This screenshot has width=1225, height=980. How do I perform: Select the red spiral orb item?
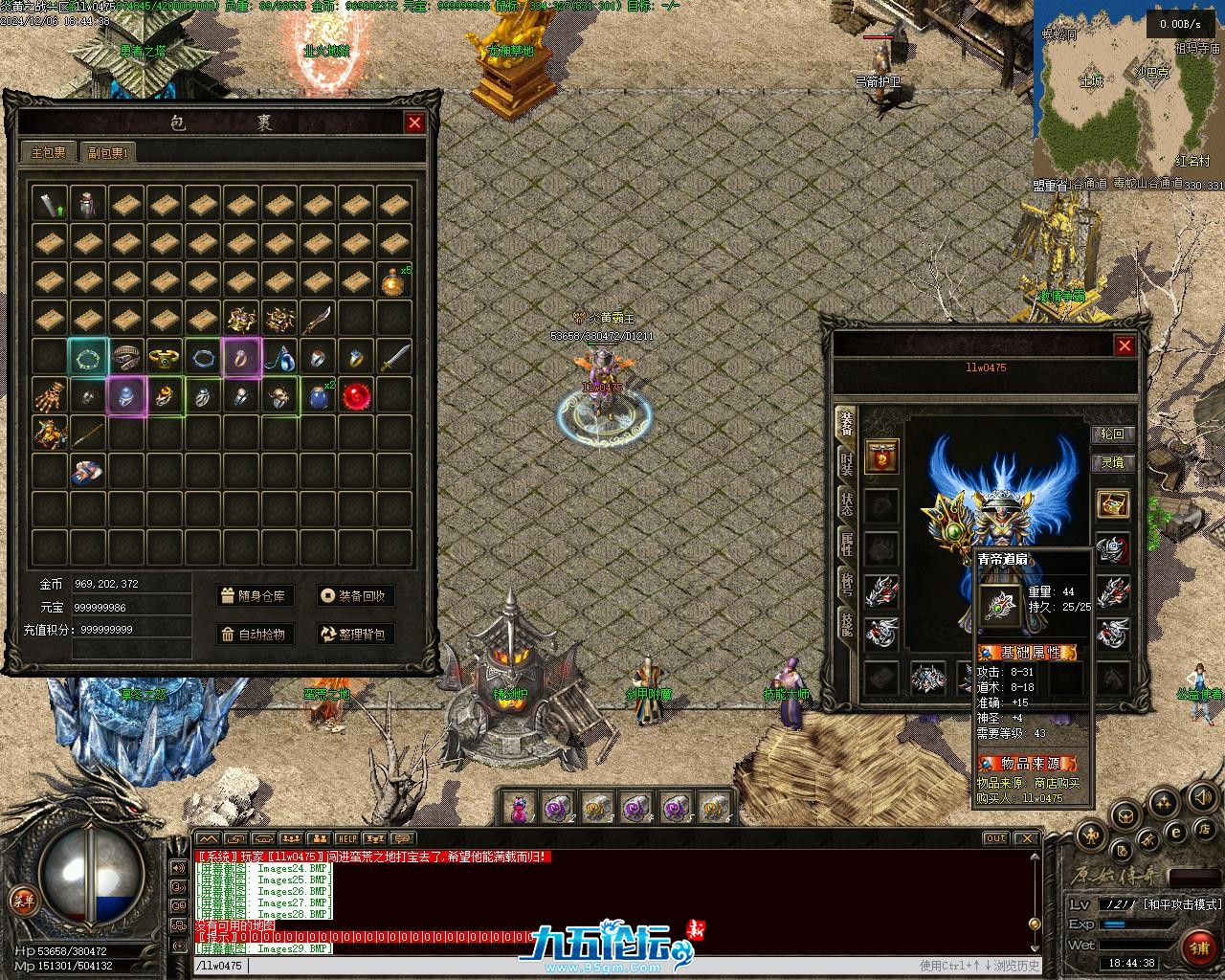click(x=356, y=395)
